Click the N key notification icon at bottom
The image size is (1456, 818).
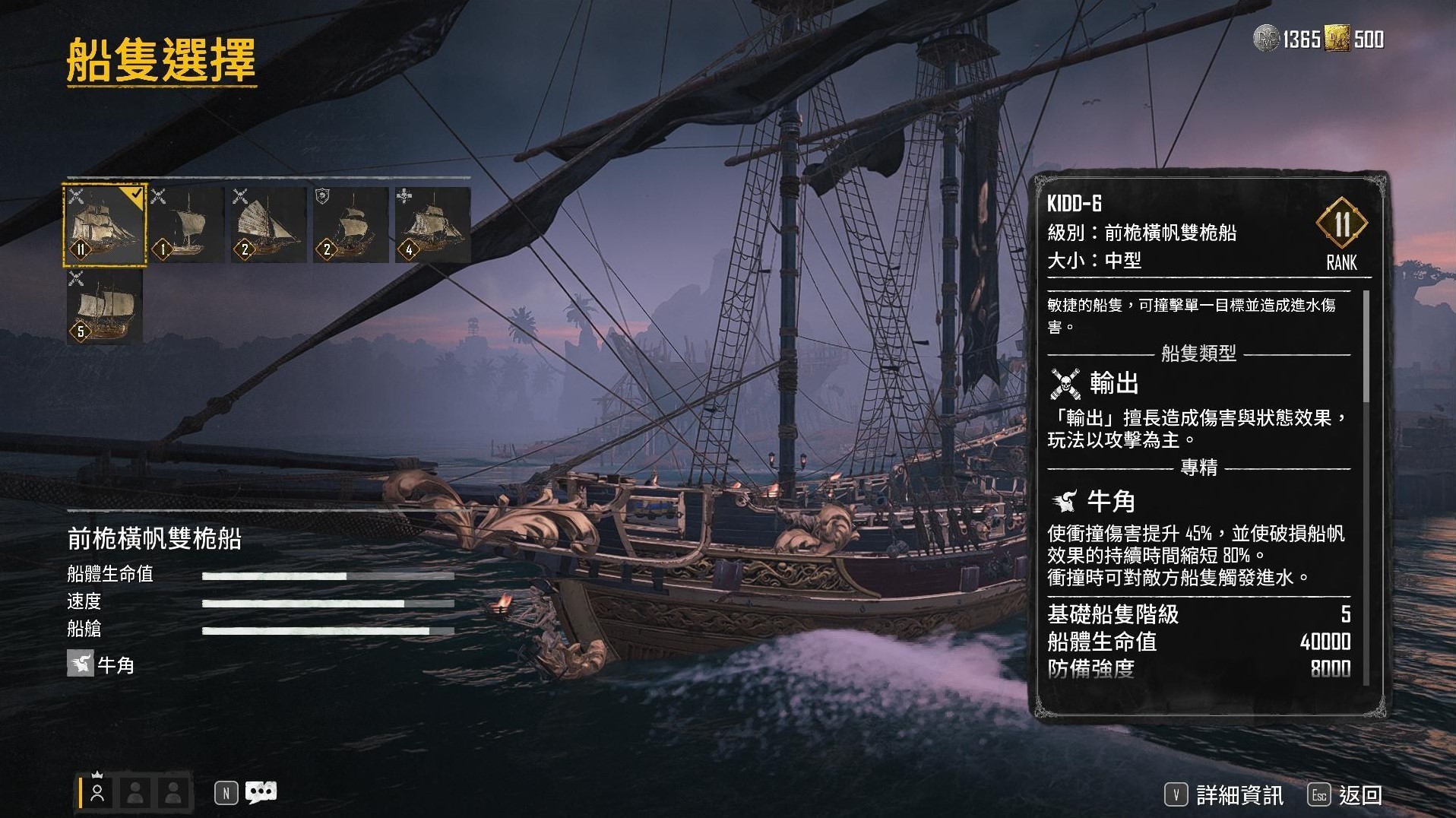[226, 791]
